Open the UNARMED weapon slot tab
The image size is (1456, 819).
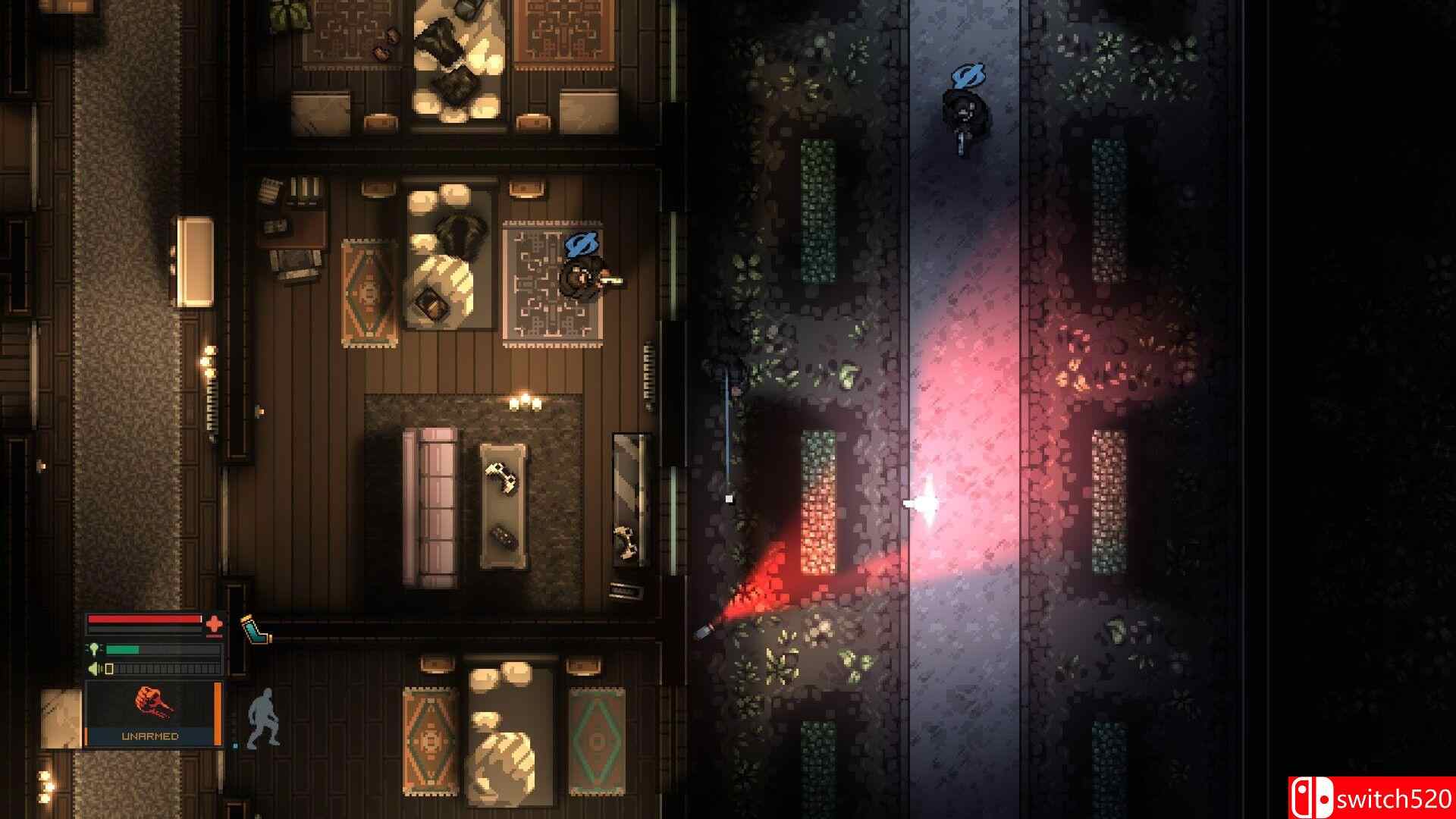[x=150, y=736]
